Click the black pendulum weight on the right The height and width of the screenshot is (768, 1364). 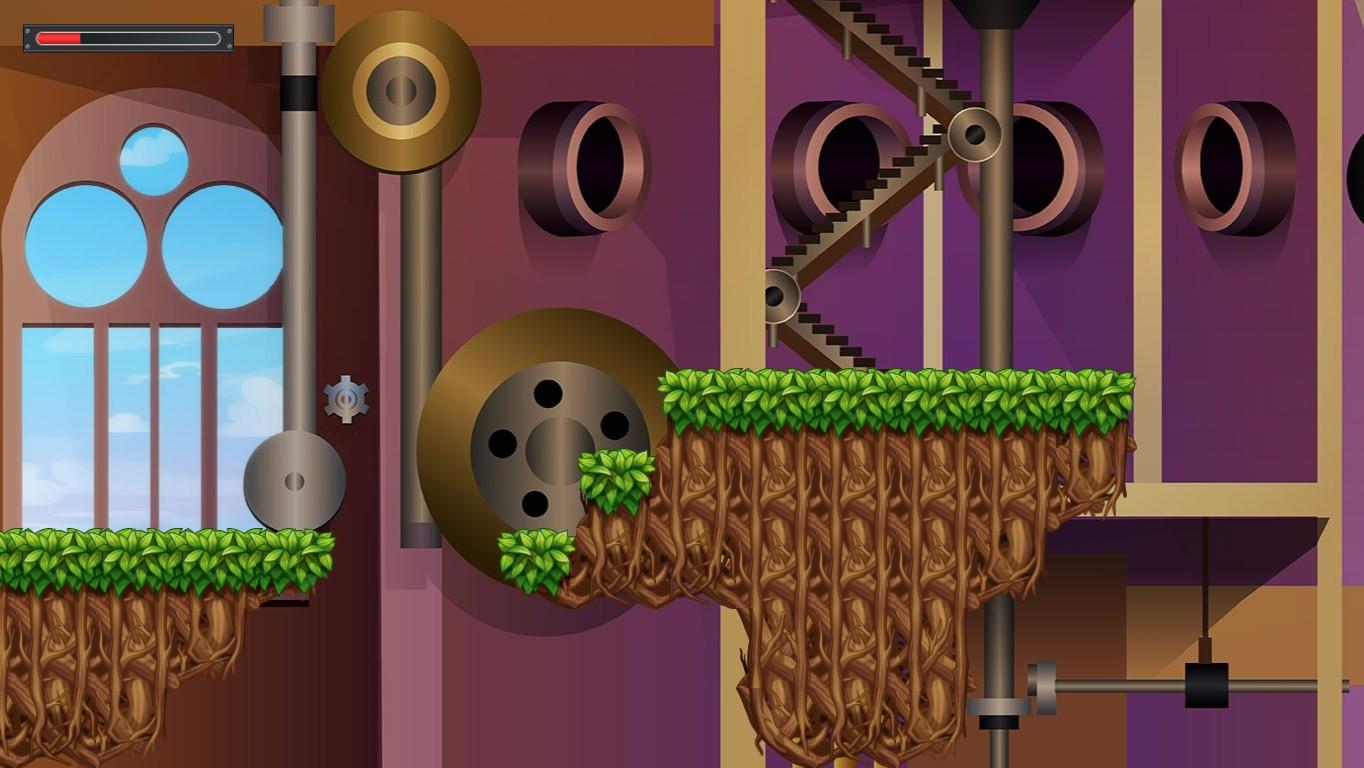1204,685
